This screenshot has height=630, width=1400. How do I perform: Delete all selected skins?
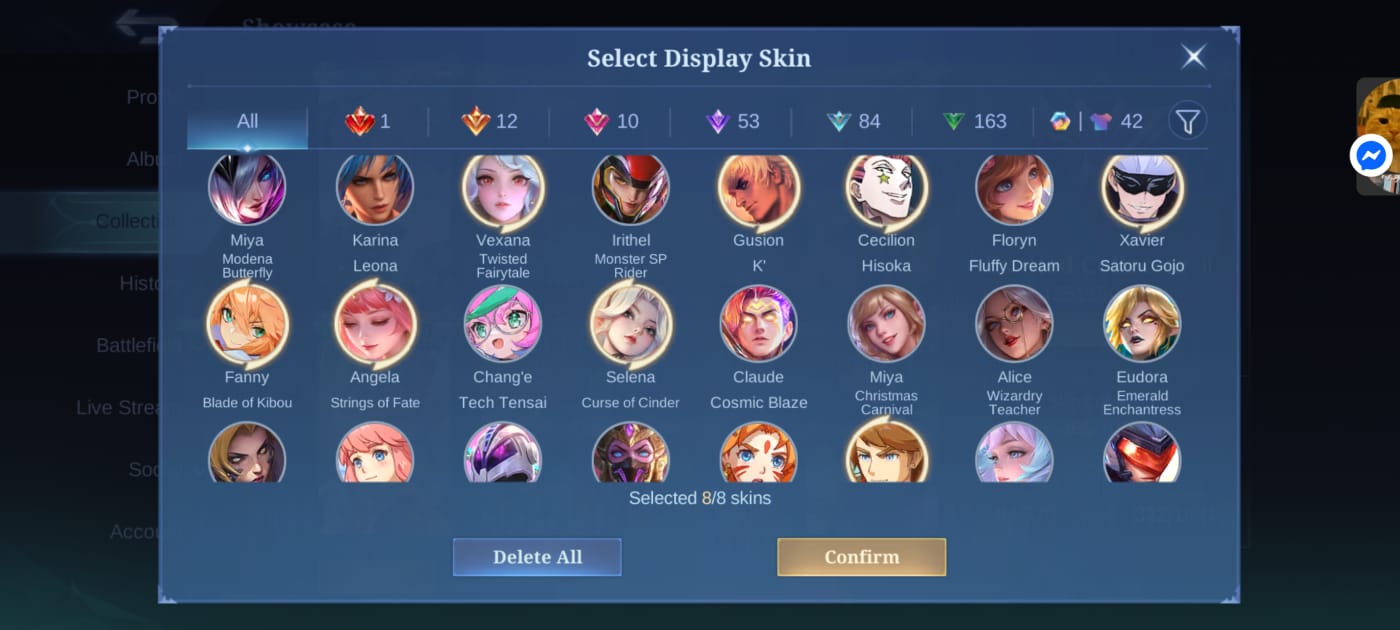(x=537, y=557)
